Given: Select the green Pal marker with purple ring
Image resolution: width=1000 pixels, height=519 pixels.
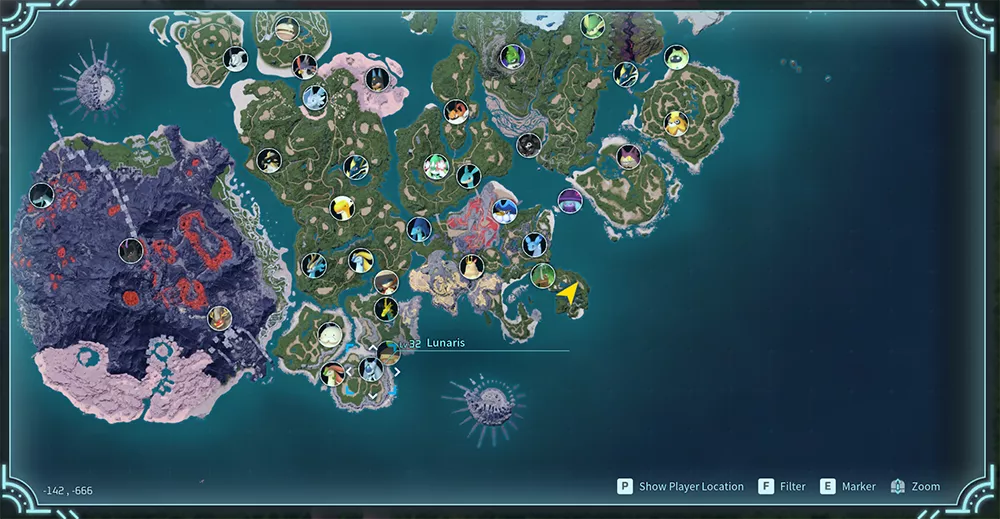Looking at the screenshot, I should pyautogui.click(x=512, y=56).
